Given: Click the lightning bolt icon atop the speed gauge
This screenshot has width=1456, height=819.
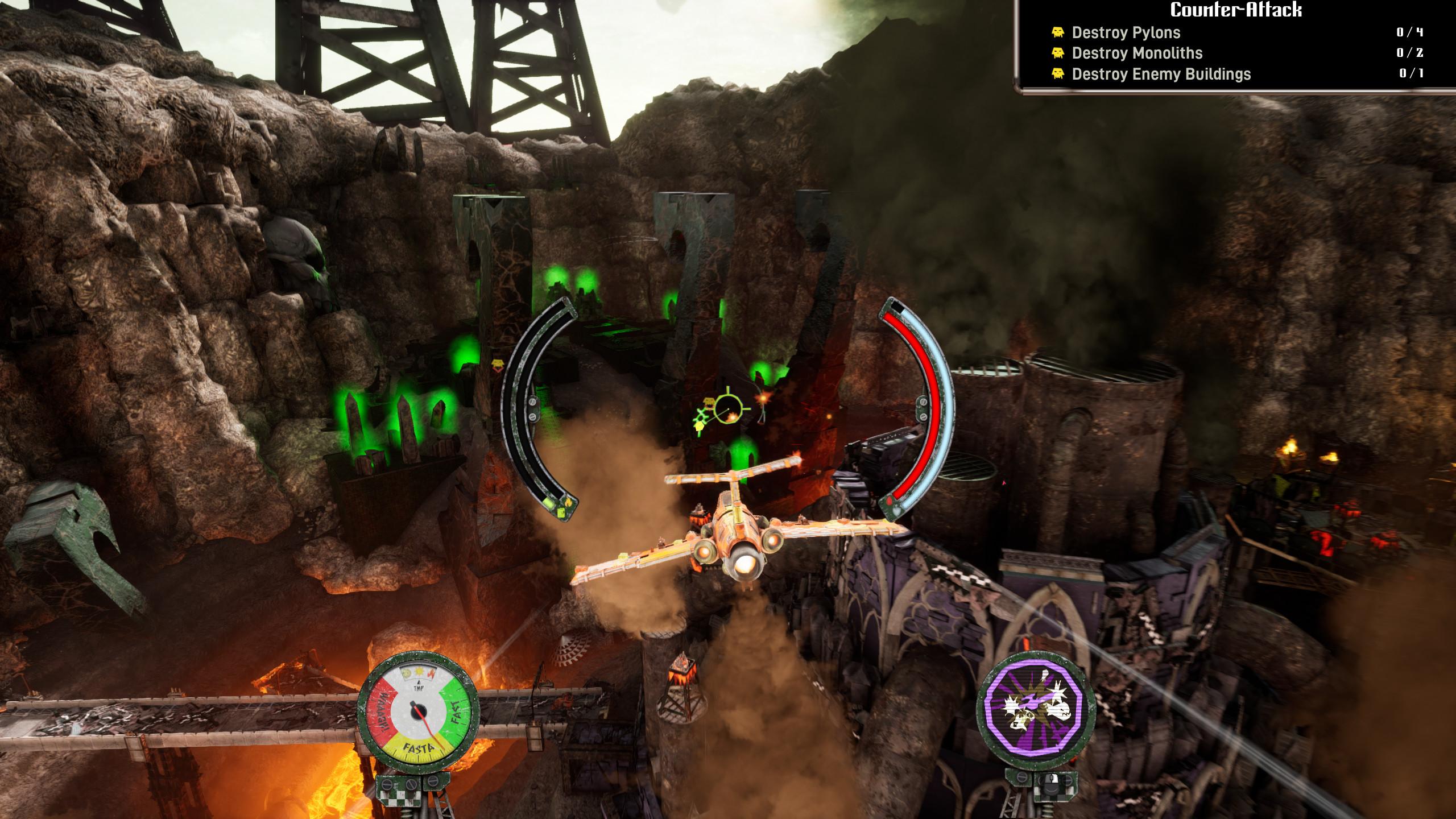Looking at the screenshot, I should [x=432, y=673].
